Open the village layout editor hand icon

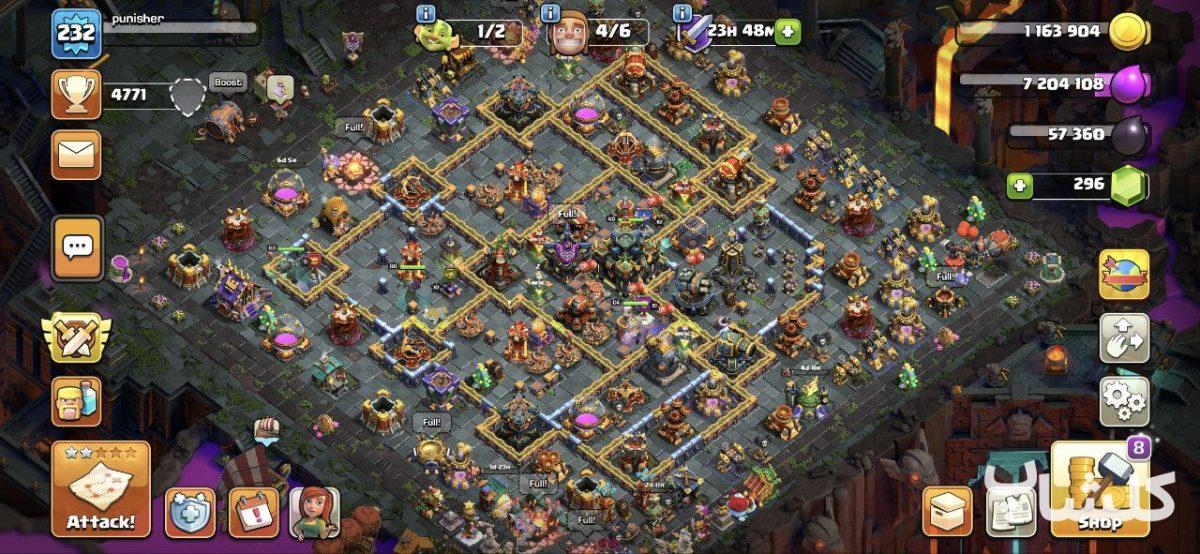point(1124,339)
